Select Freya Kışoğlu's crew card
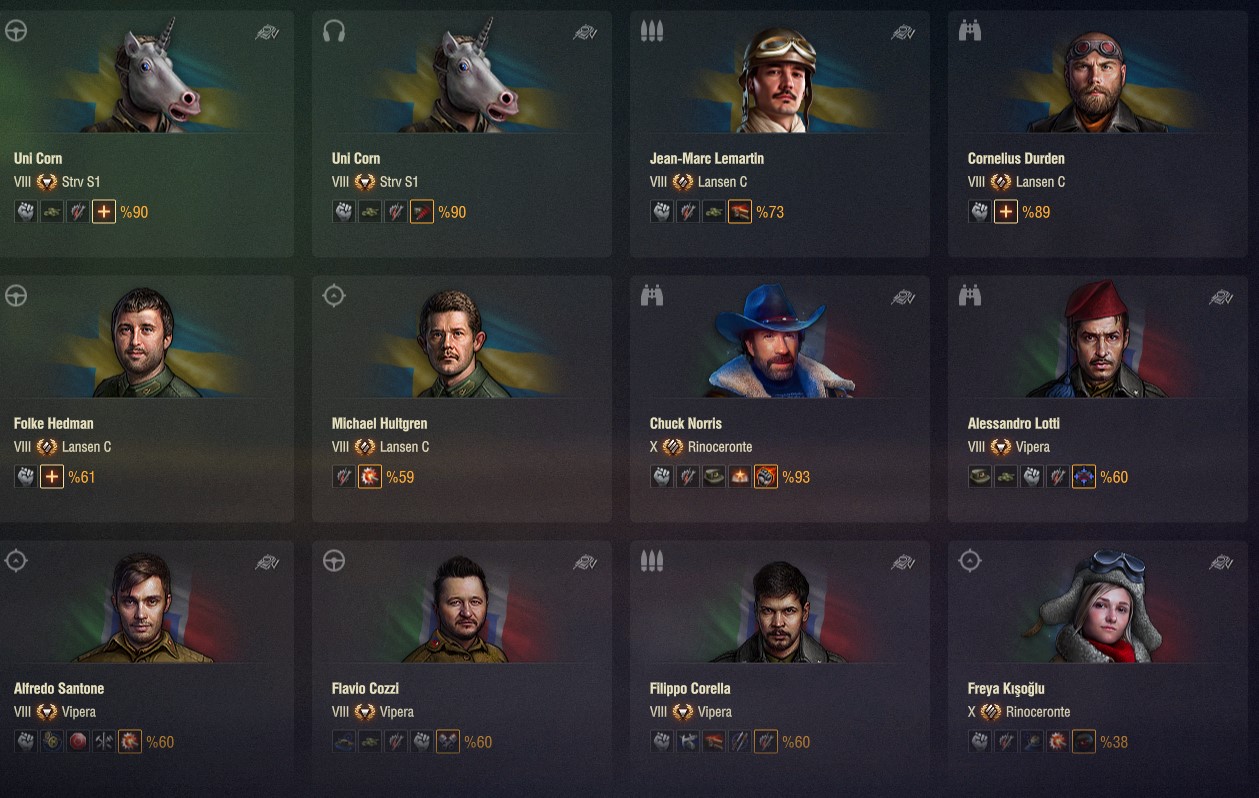Image resolution: width=1259 pixels, height=798 pixels. coord(1097,664)
